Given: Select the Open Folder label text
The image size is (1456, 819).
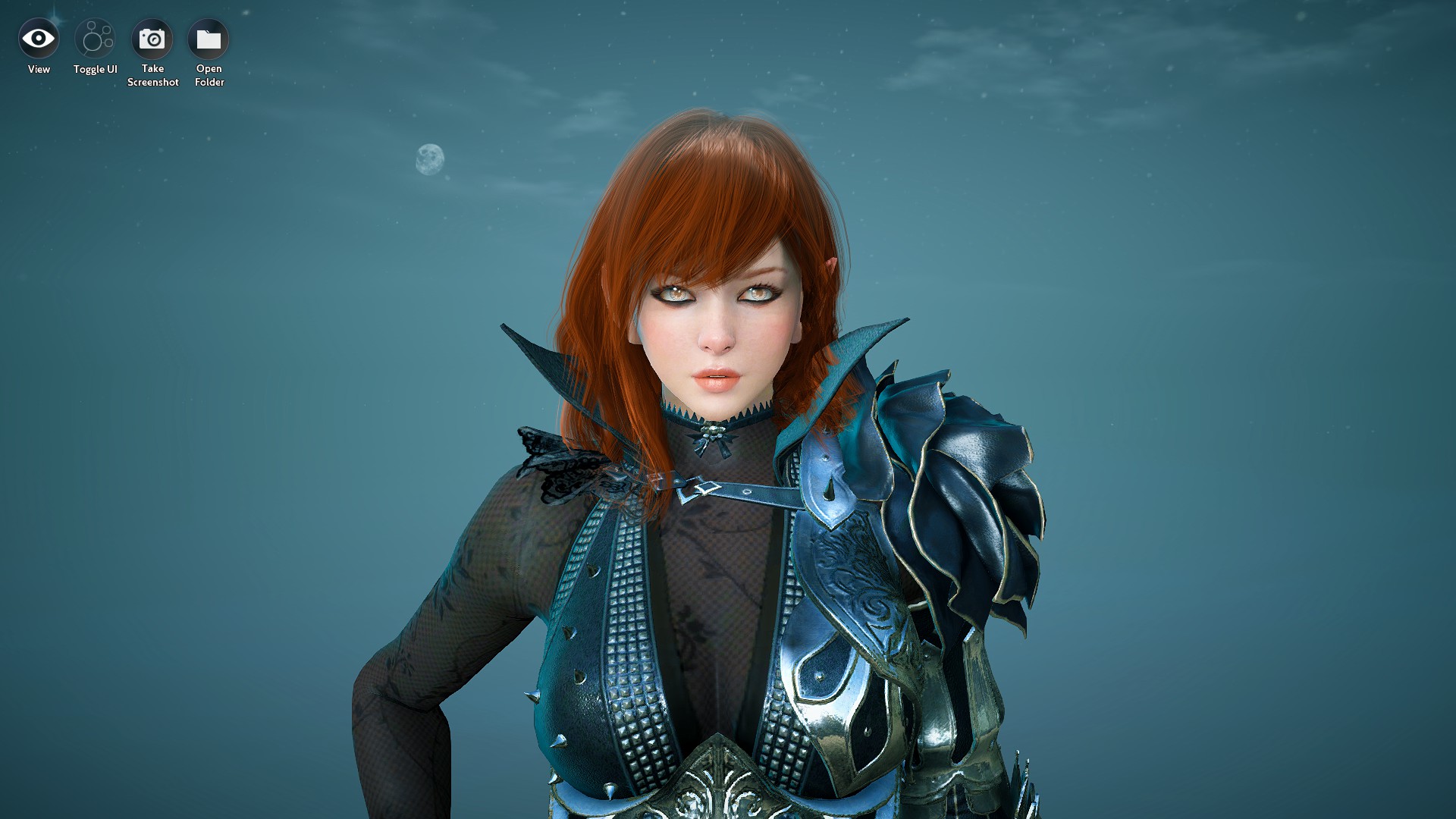Looking at the screenshot, I should point(209,75).
